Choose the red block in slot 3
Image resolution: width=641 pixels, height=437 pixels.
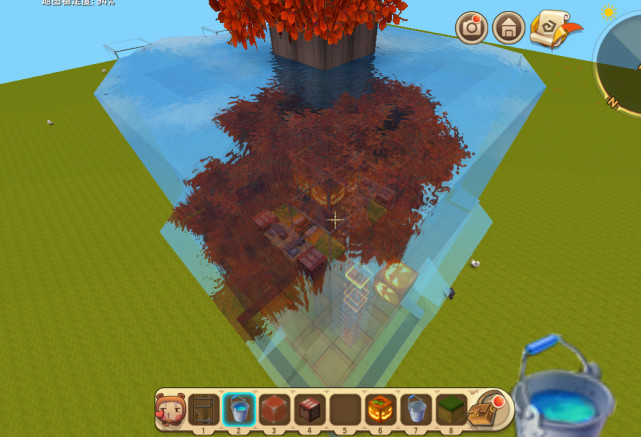point(274,409)
